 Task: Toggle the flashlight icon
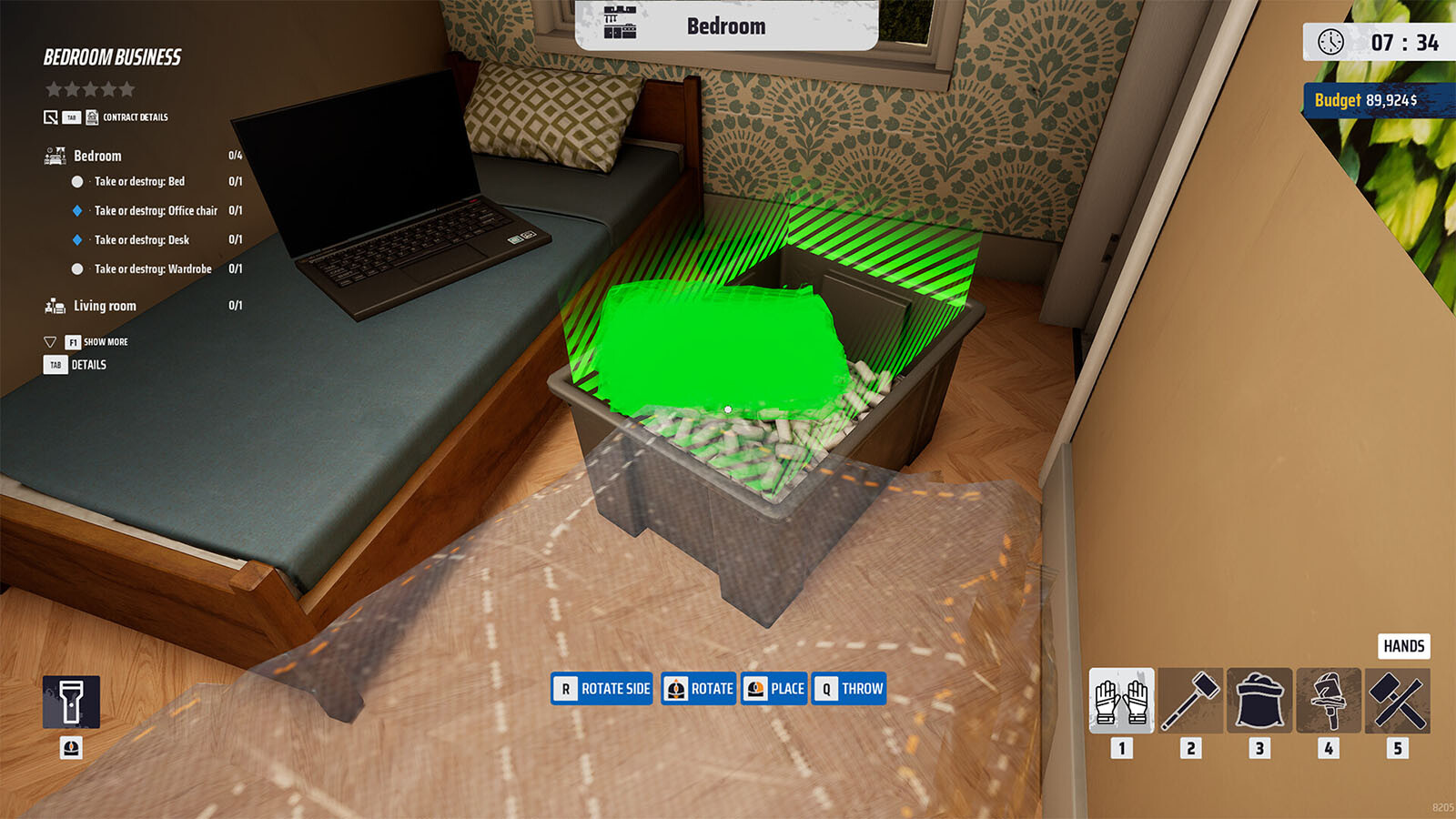point(71,702)
